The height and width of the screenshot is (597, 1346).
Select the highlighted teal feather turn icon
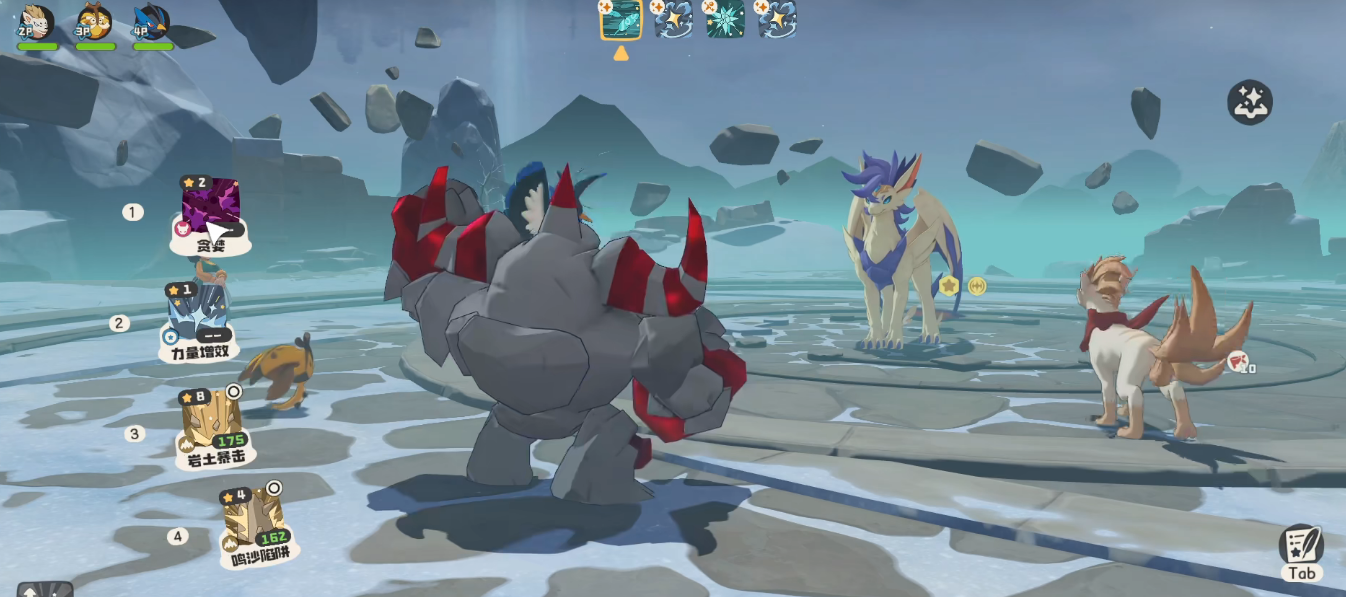[x=621, y=20]
